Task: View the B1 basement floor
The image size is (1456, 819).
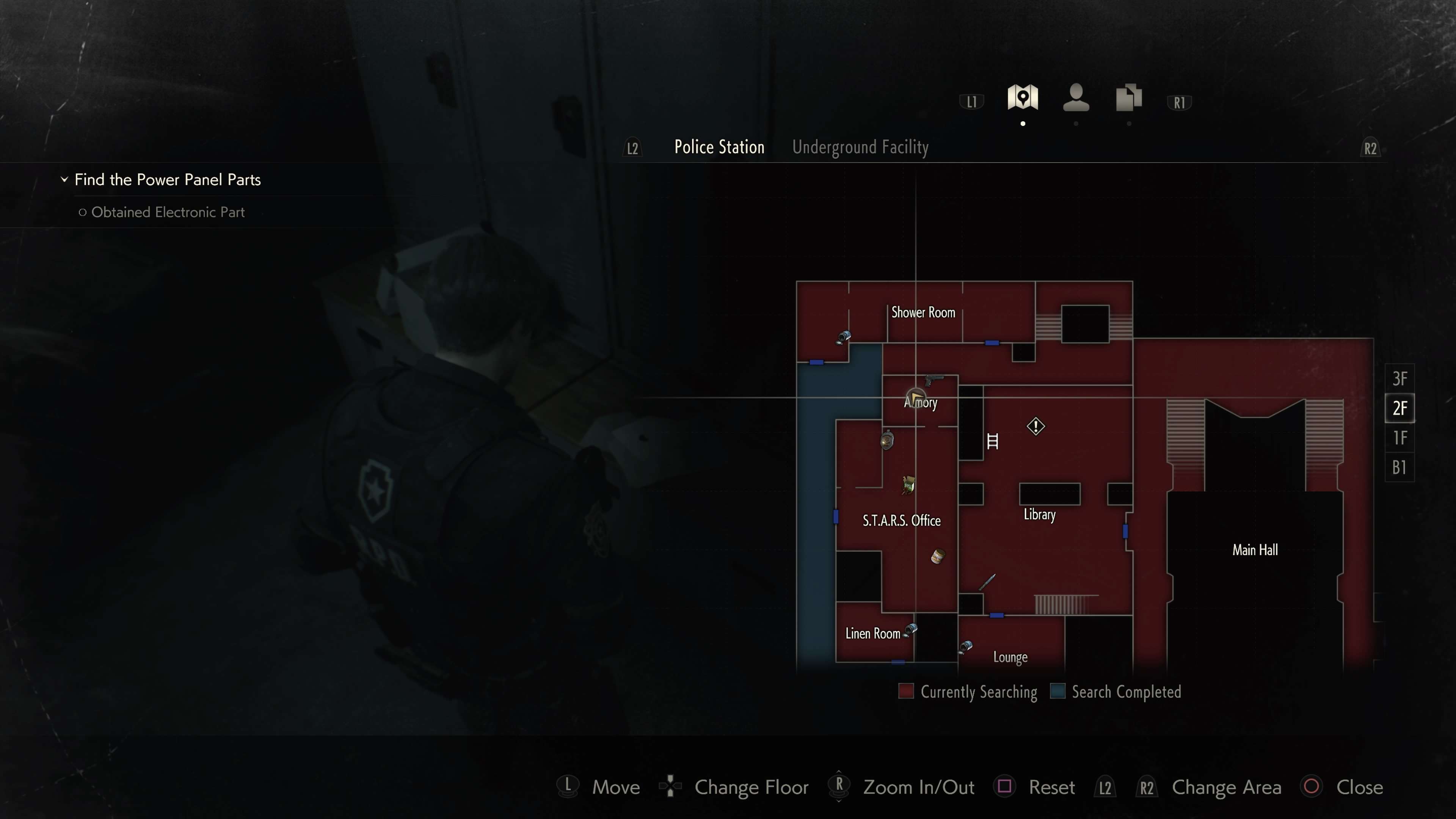Action: (x=1399, y=468)
